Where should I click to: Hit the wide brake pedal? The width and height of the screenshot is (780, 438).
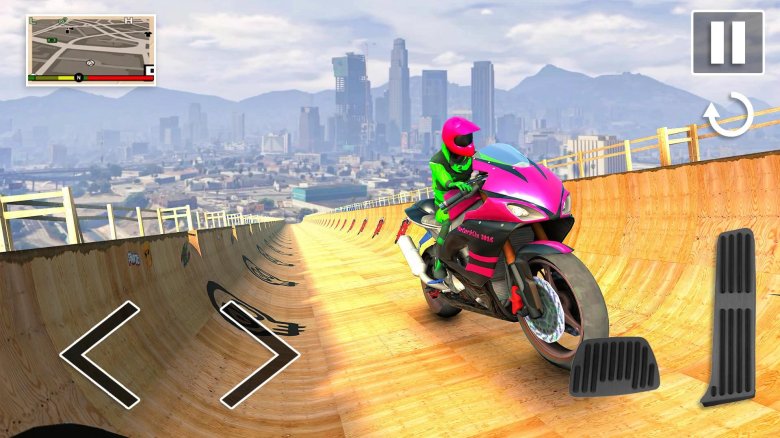[x=614, y=366]
